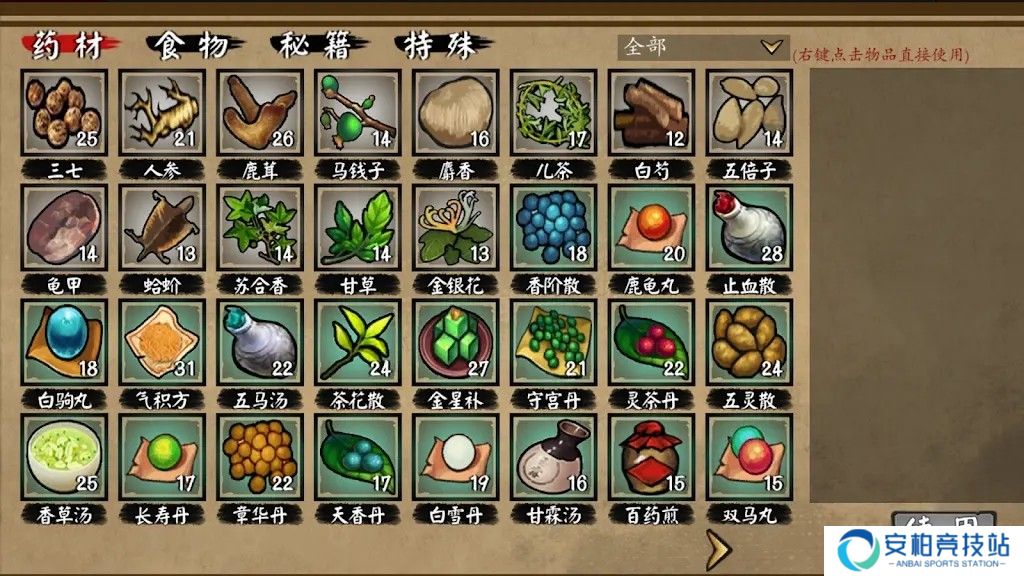1024x576 pixels.
Task: Pick the 鹿茸 antler item
Action: tap(260, 112)
